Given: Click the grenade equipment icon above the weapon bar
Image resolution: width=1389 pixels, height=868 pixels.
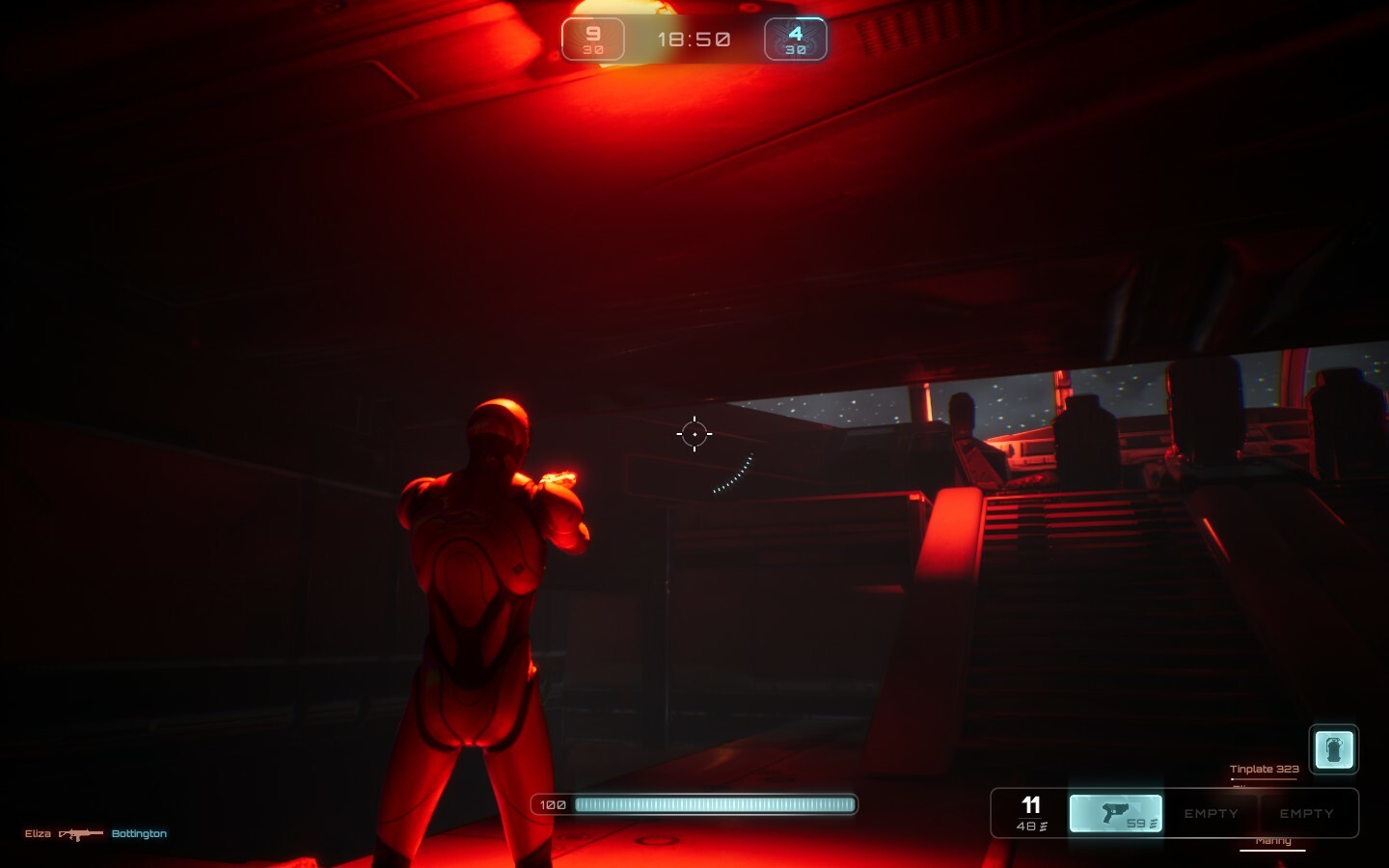Looking at the screenshot, I should pyautogui.click(x=1334, y=748).
